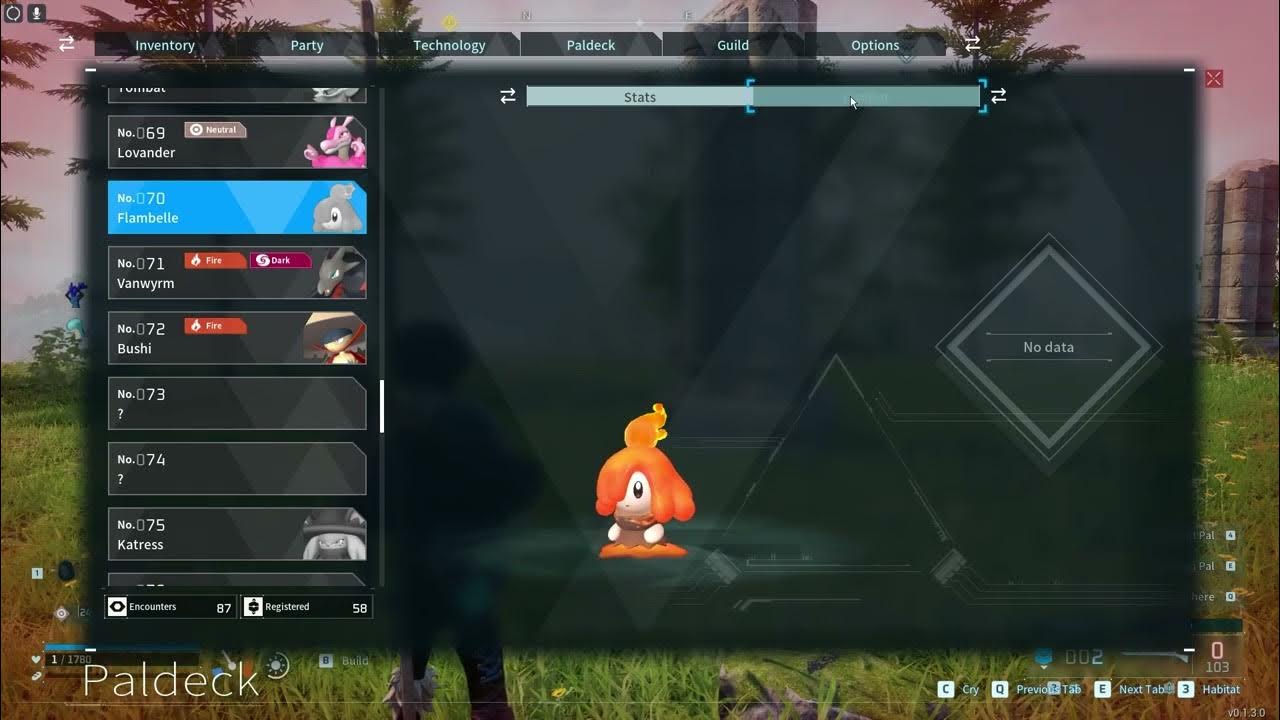Select the Bushi entry

[x=237, y=338]
